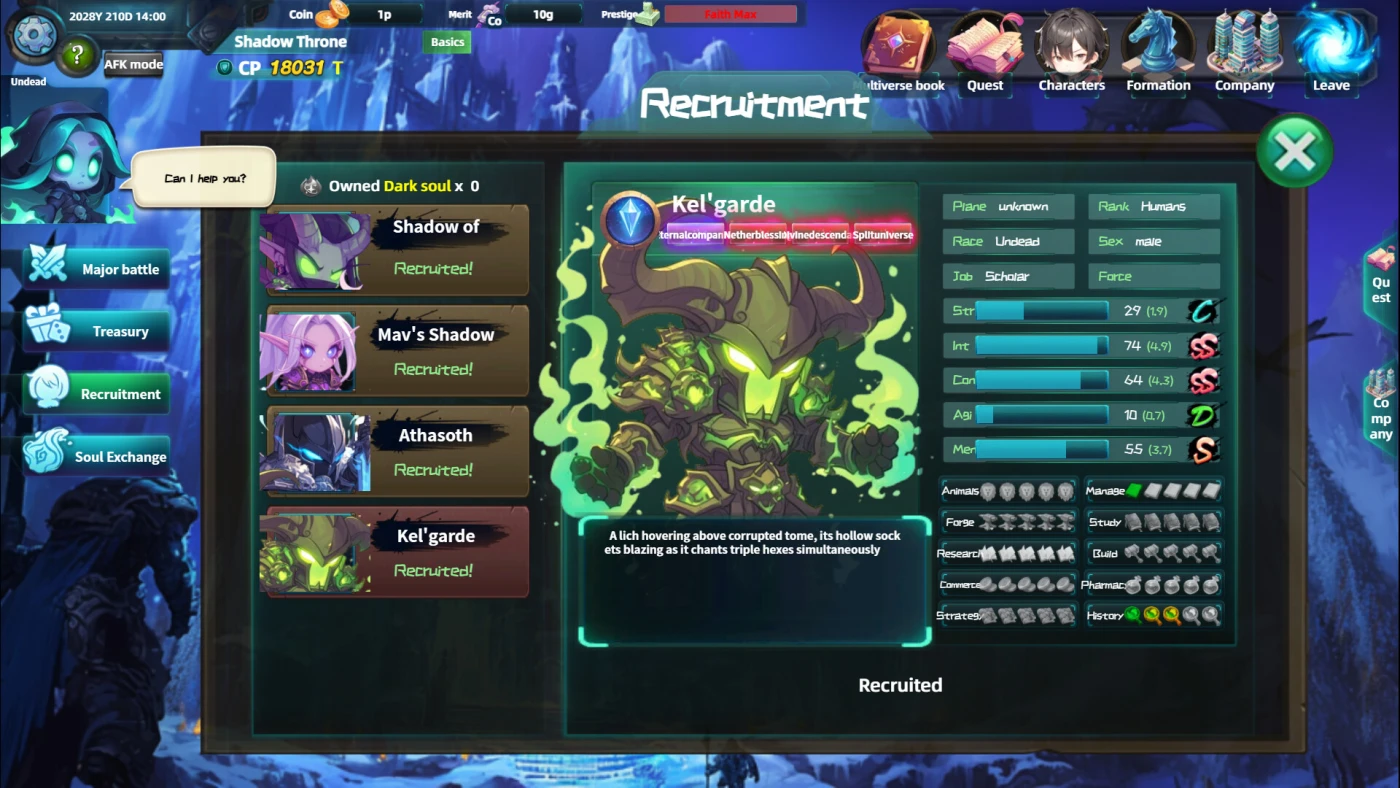Click the green question mark help icon
Image resolution: width=1400 pixels, height=788 pixels.
[76, 58]
